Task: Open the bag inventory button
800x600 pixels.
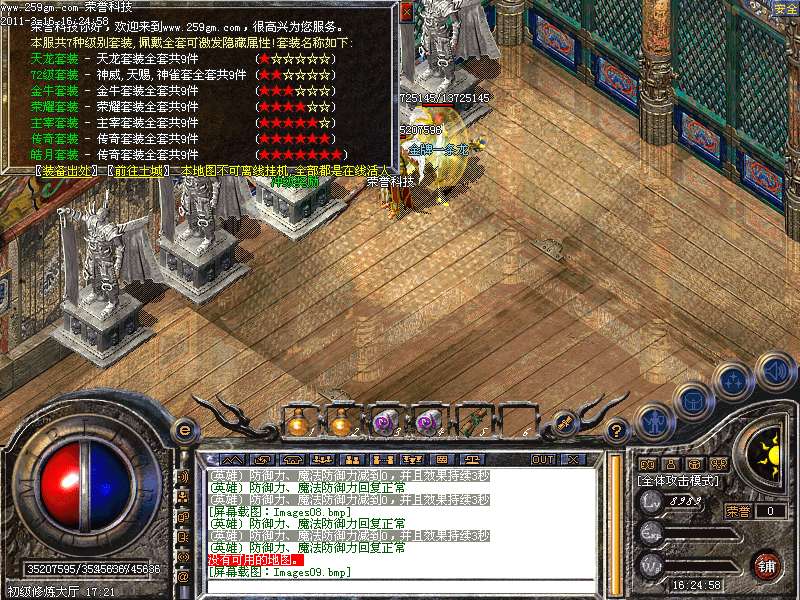Action: coord(692,399)
